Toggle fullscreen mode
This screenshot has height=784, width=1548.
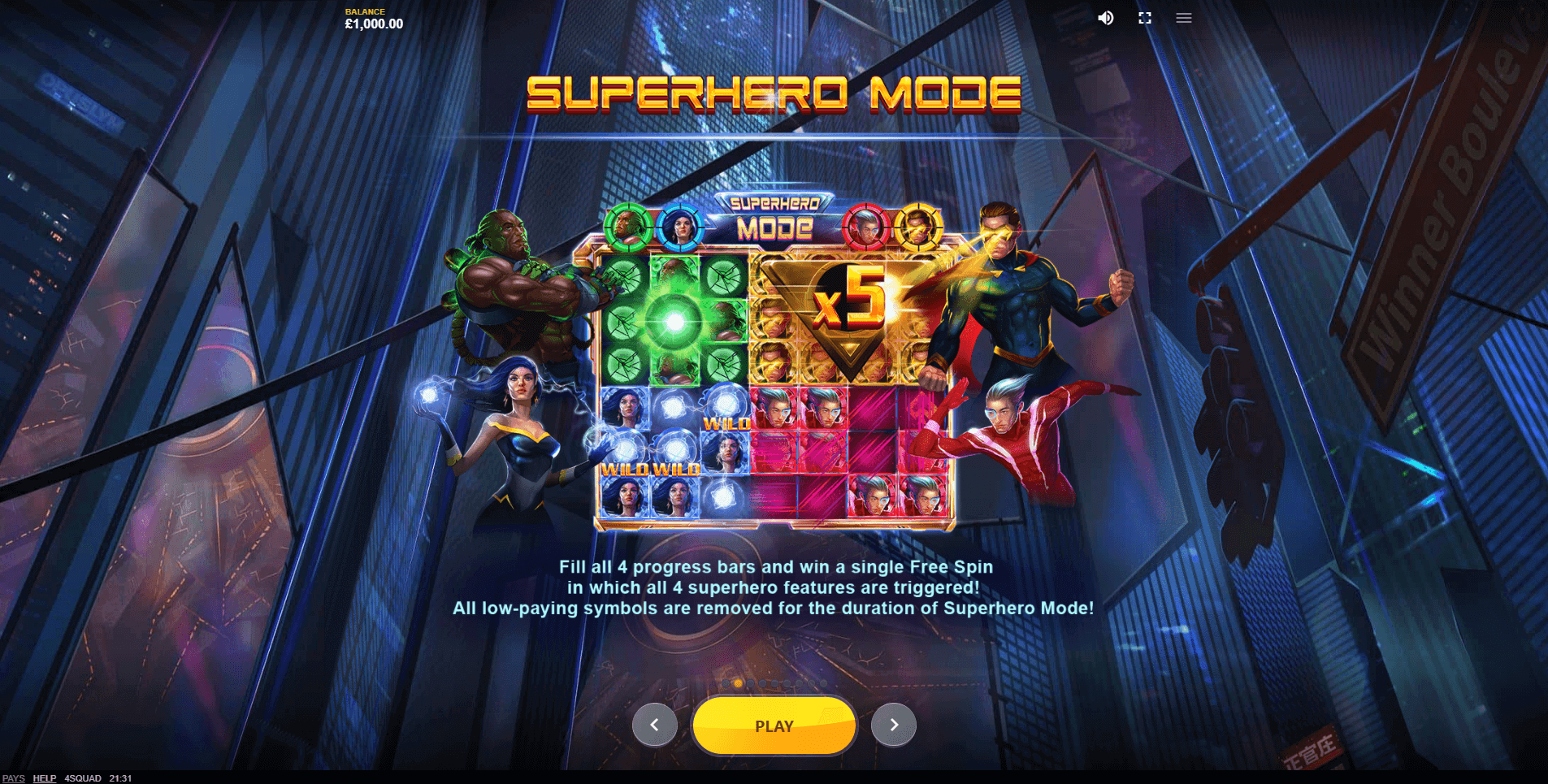click(1145, 18)
